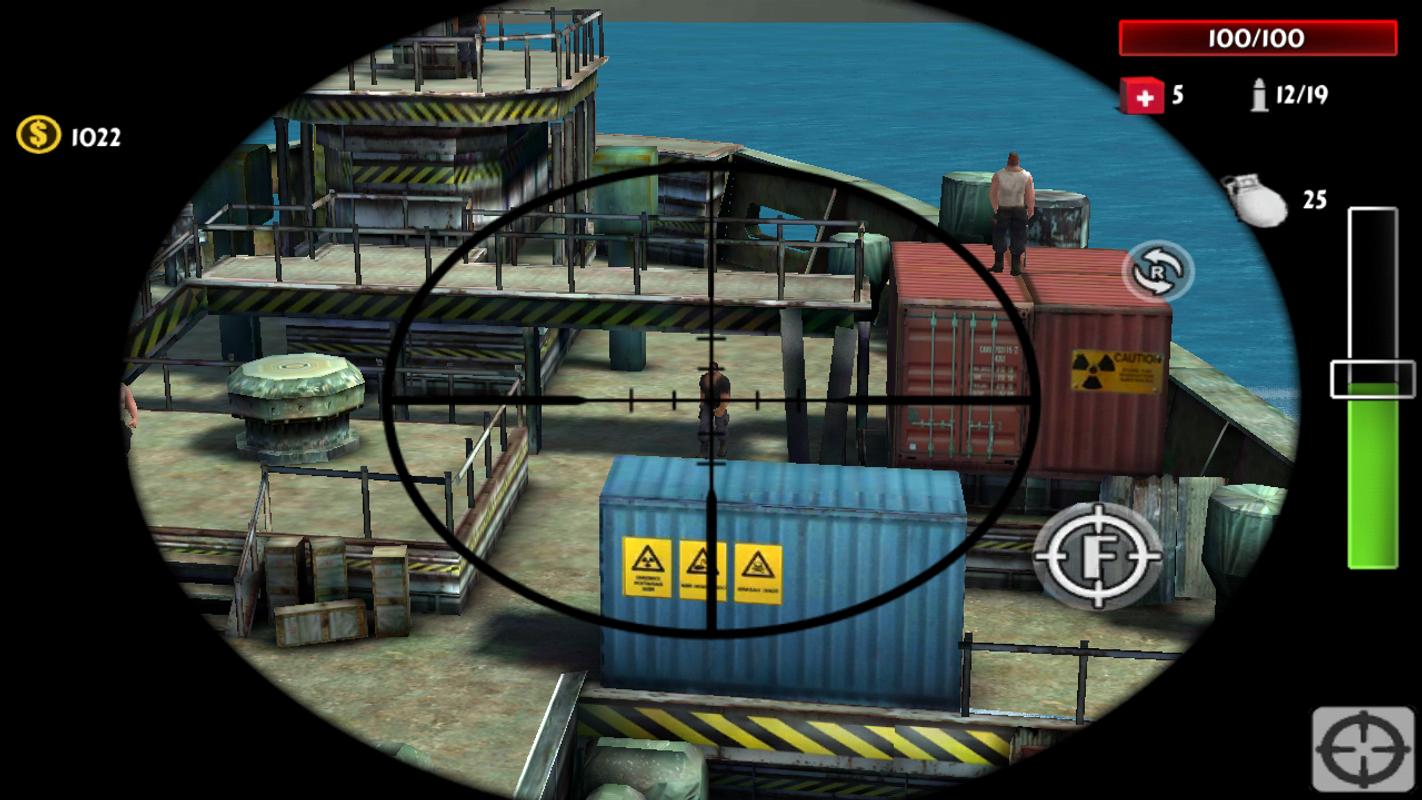Tap the money total 1022

[x=95, y=136]
